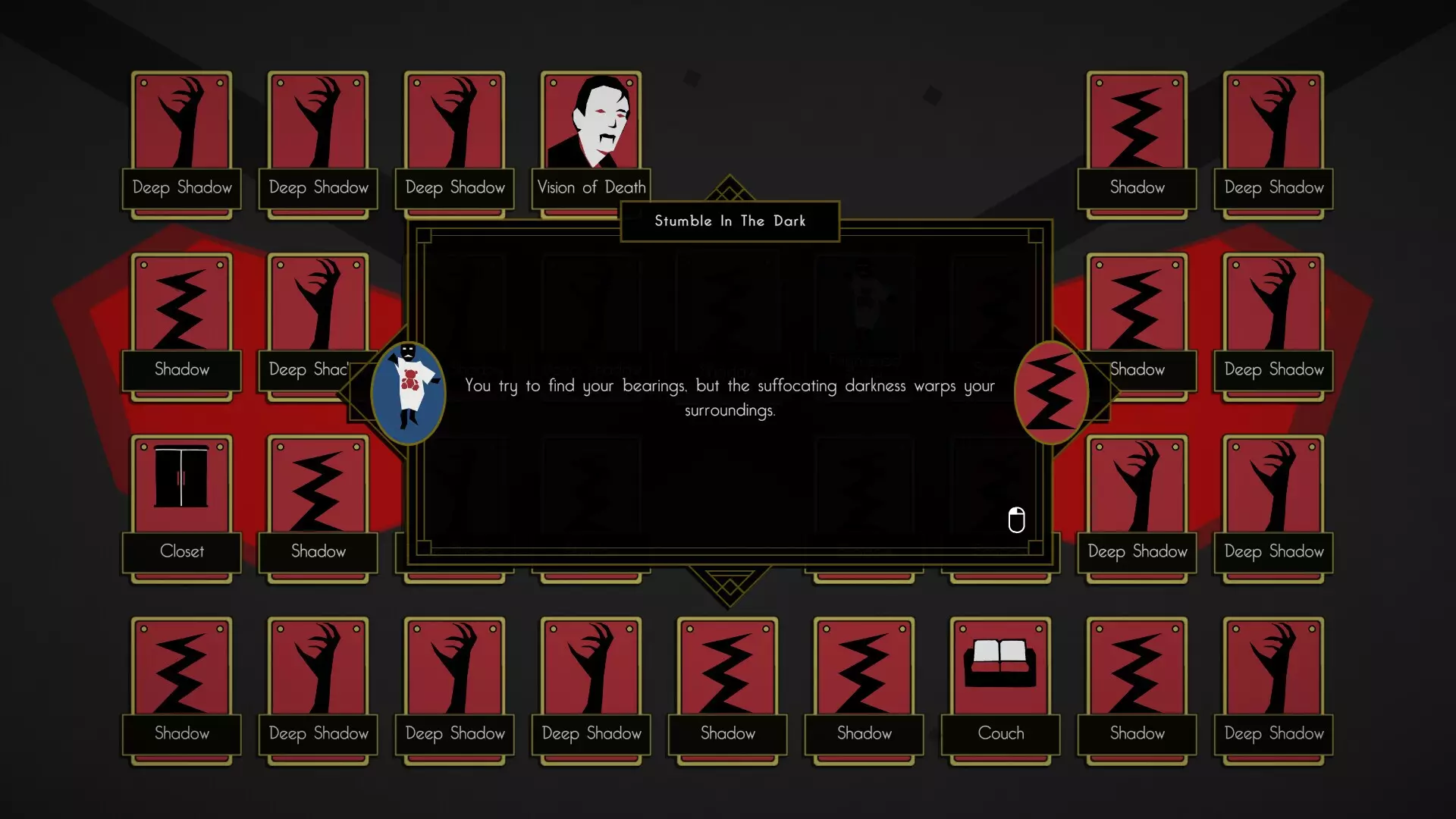1456x819 pixels.
Task: Choose the Closet card
Action: coord(181,504)
